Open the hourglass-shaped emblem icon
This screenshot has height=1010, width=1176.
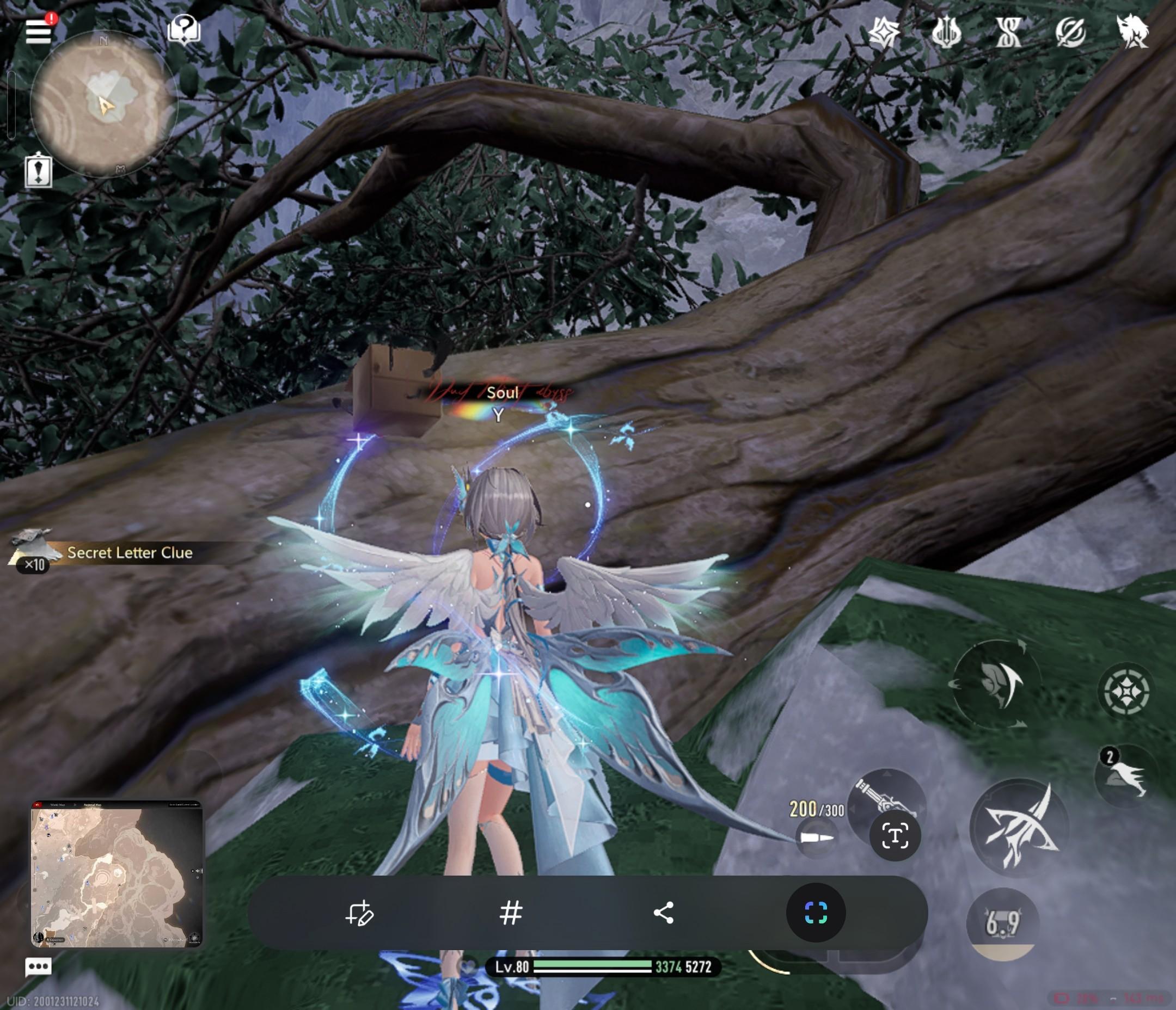(1008, 32)
